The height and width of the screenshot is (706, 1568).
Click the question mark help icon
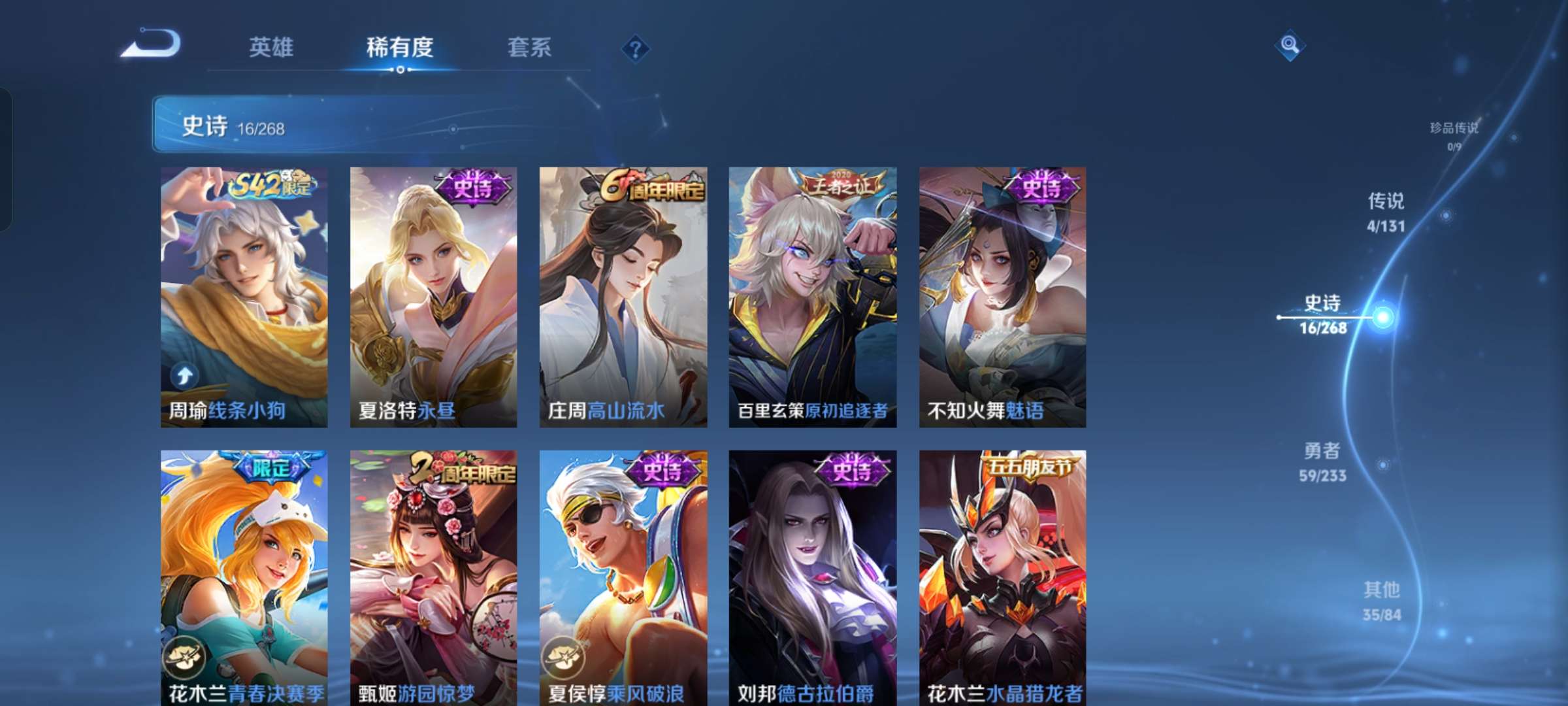pyautogui.click(x=636, y=48)
